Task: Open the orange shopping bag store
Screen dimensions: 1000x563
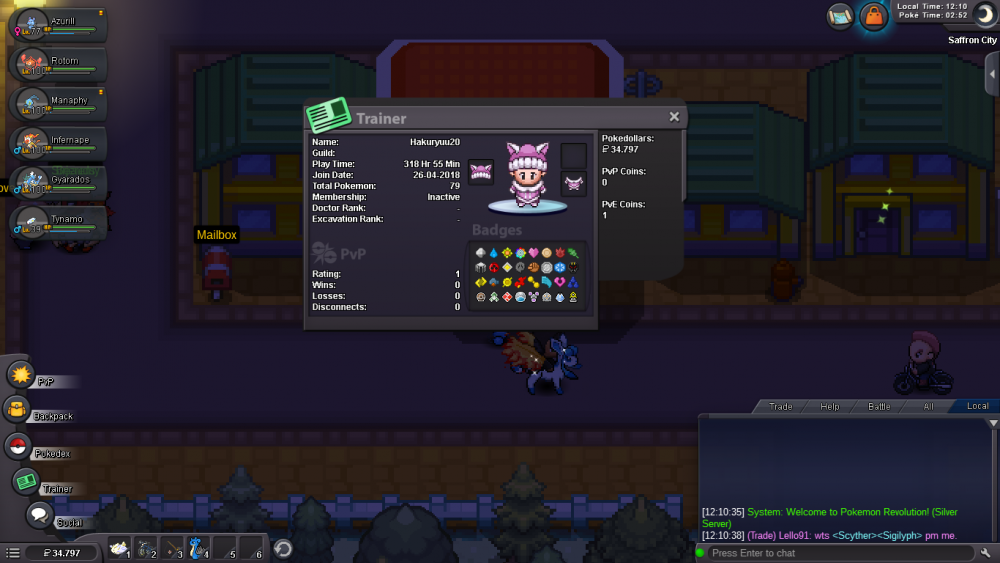Action: pyautogui.click(x=874, y=16)
